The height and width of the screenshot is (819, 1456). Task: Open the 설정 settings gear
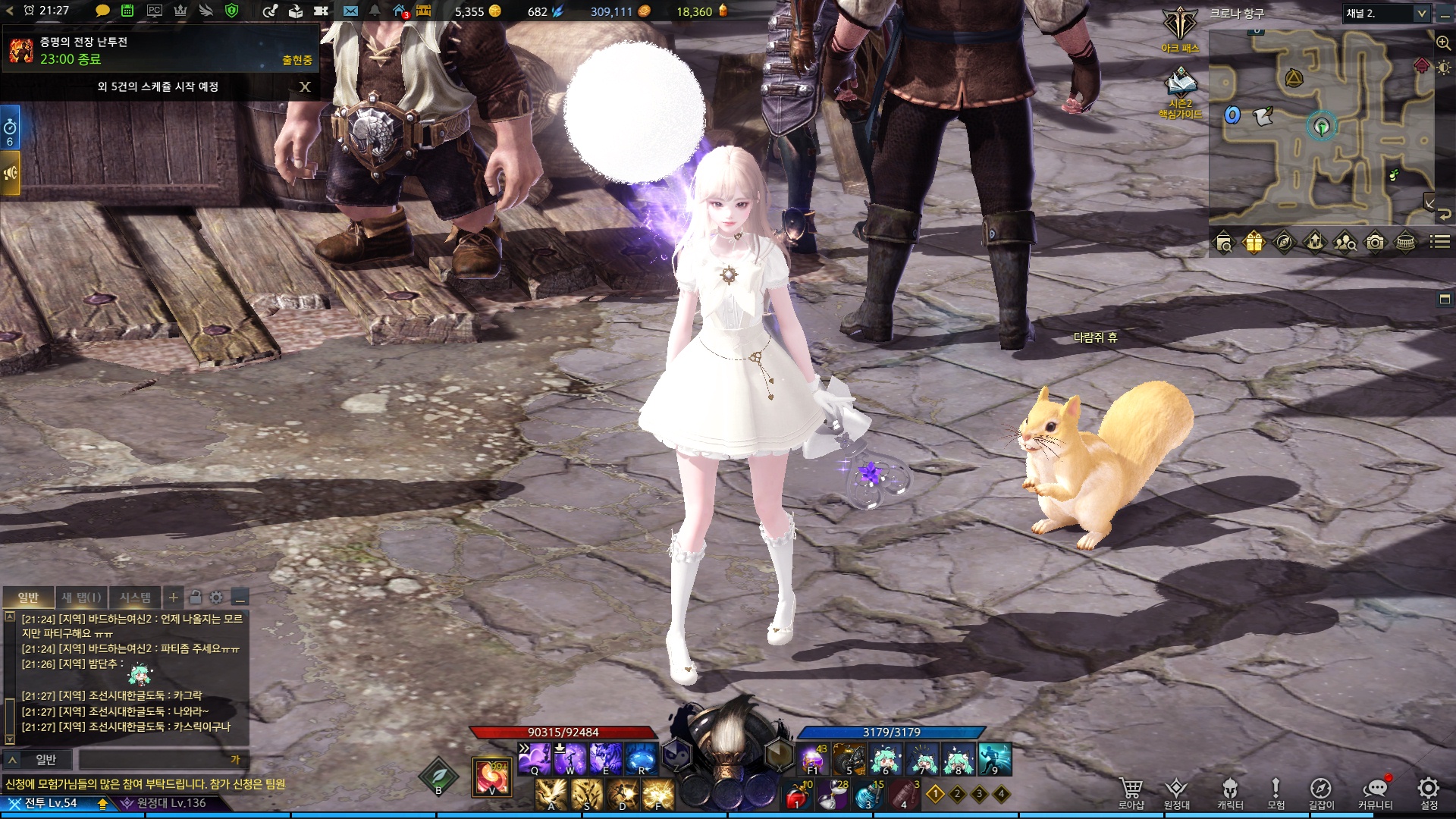pyautogui.click(x=1429, y=792)
